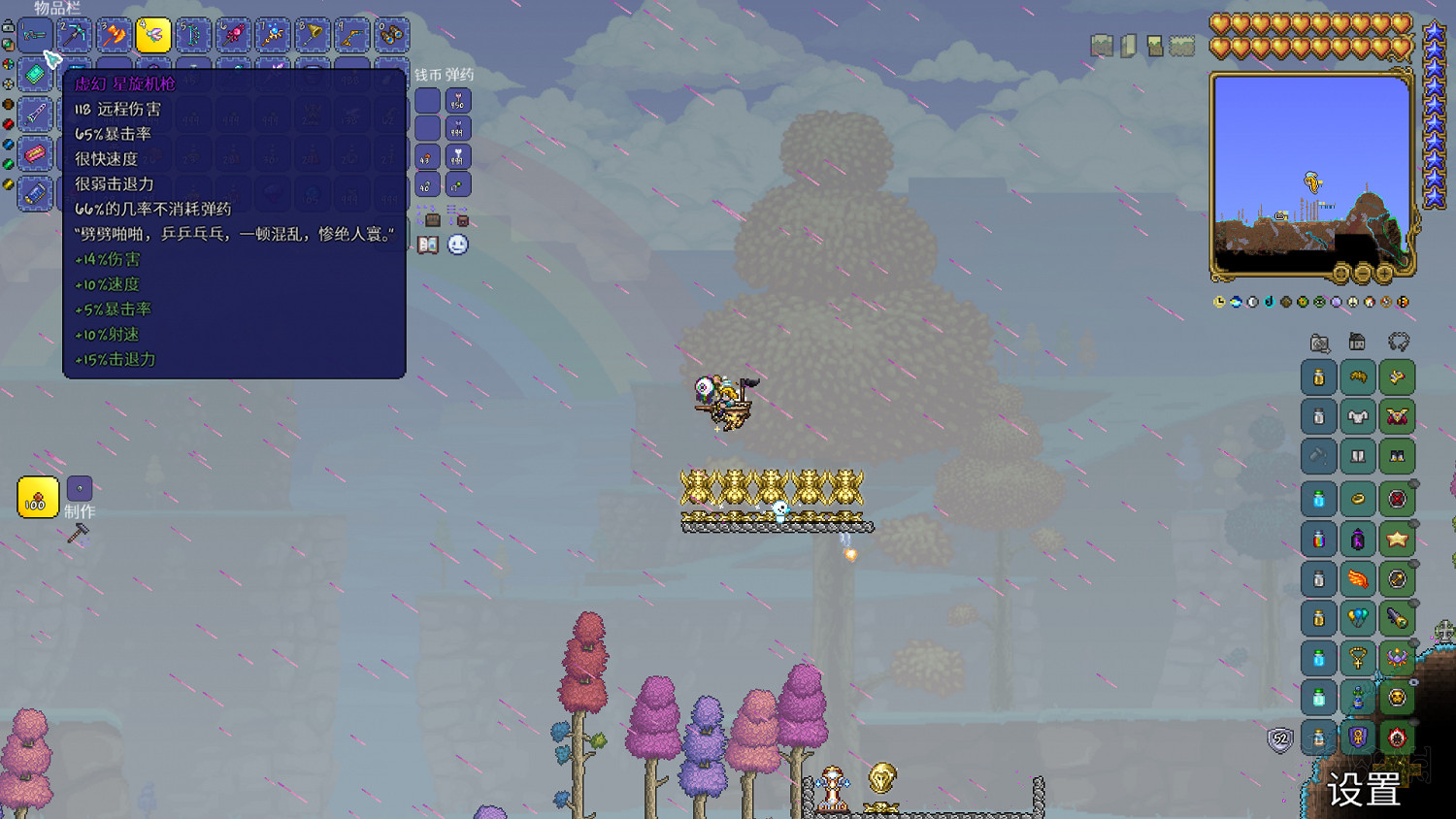Select the balloon bundle accessory slot

[1358, 616]
